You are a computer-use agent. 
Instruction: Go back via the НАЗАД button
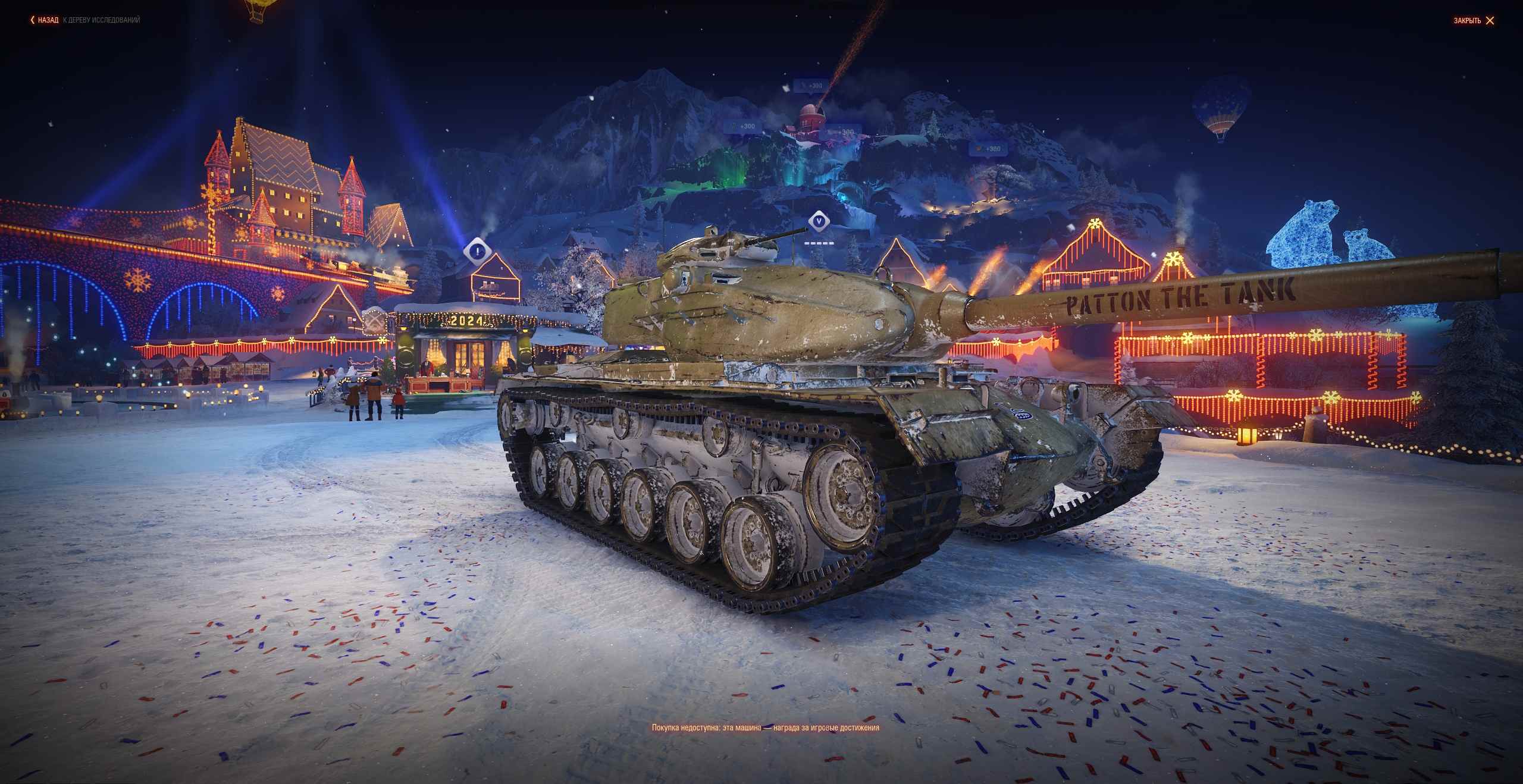coord(45,20)
